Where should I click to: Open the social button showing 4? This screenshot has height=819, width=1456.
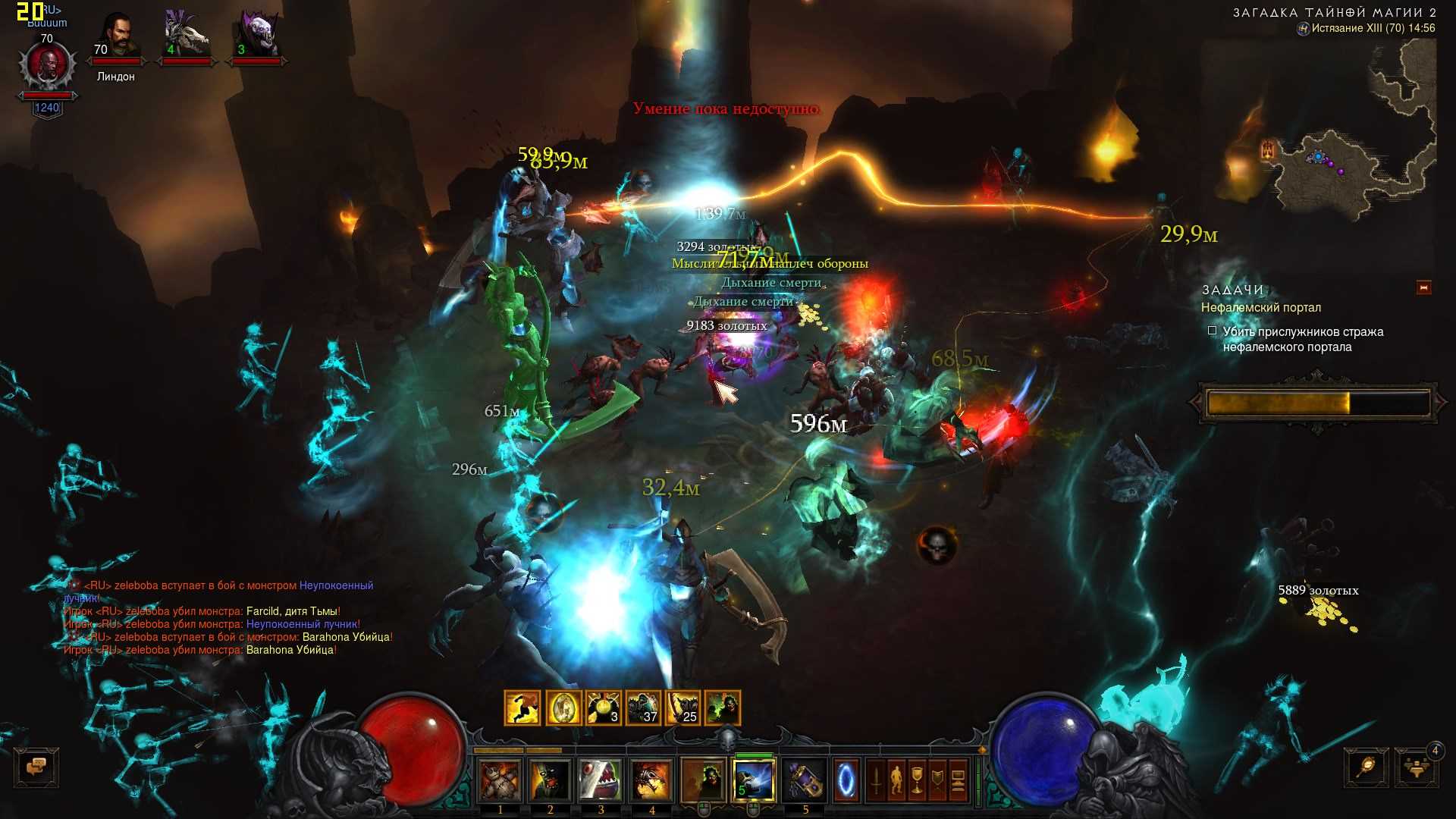click(1417, 767)
